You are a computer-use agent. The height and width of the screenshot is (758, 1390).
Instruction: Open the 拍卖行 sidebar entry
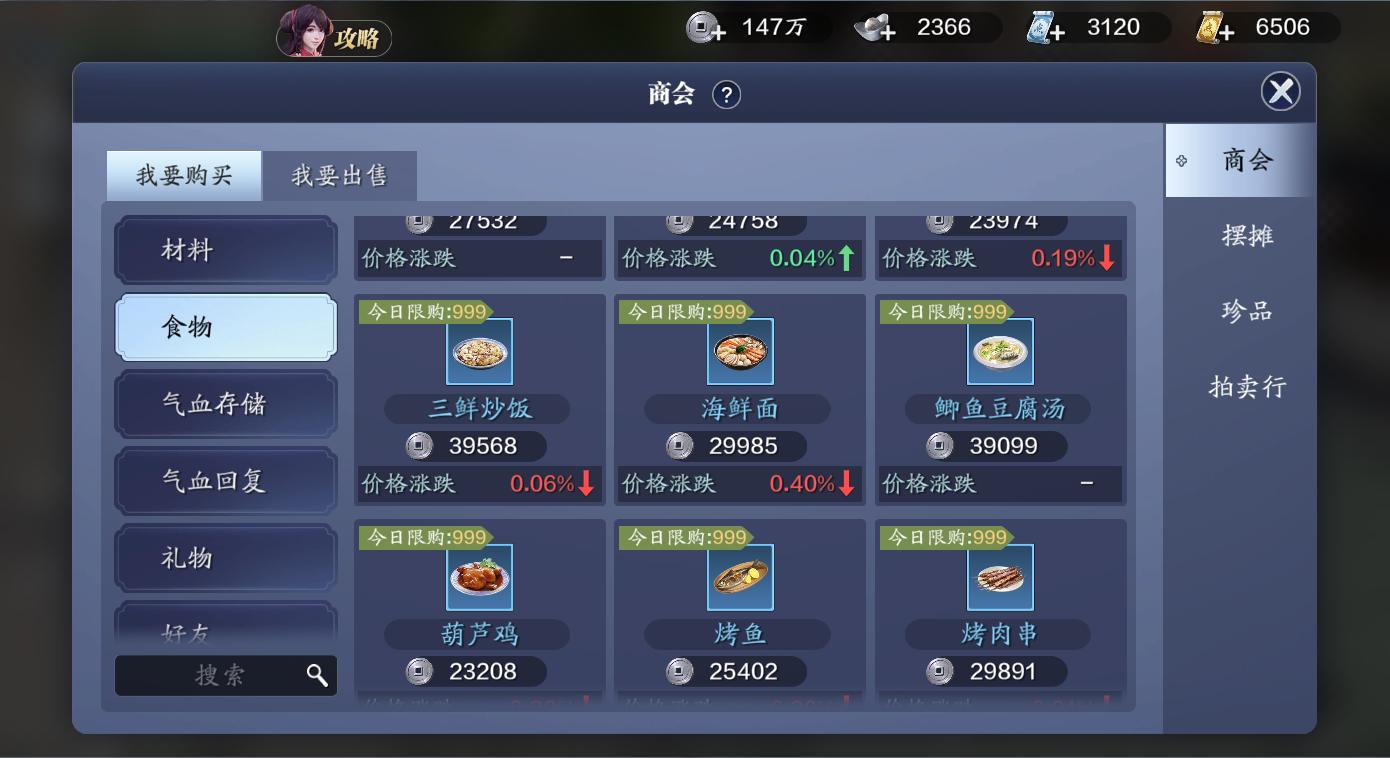click(1248, 385)
